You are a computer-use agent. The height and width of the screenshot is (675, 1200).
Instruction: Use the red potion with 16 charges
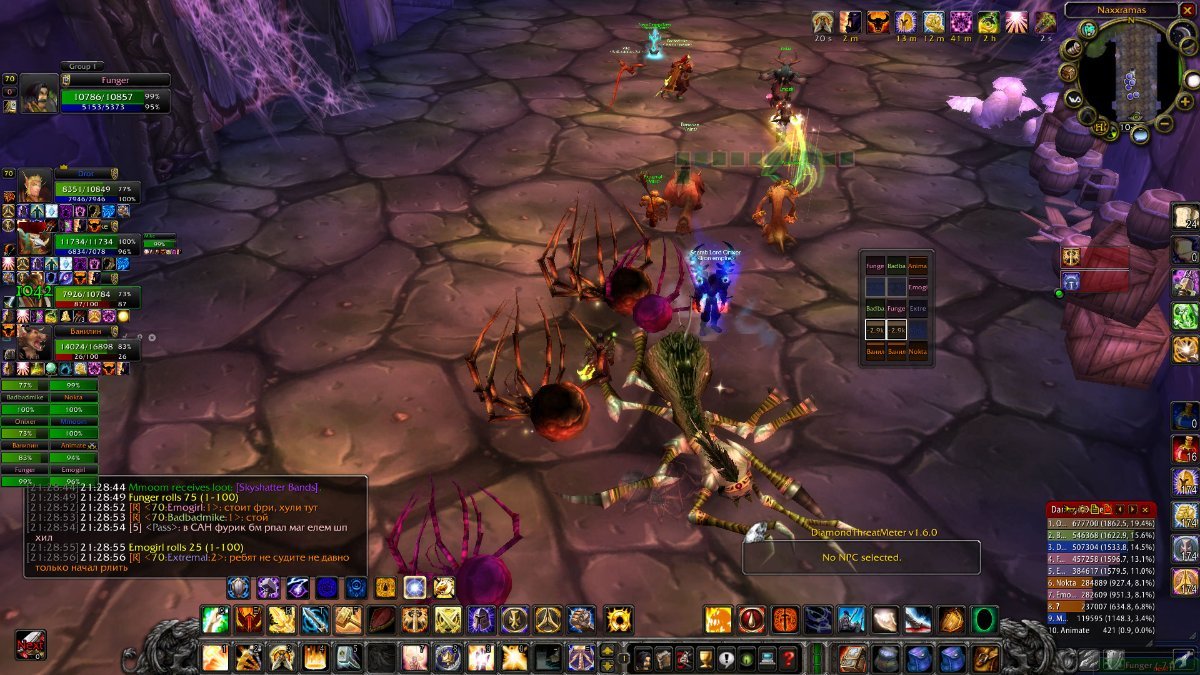(1185, 450)
